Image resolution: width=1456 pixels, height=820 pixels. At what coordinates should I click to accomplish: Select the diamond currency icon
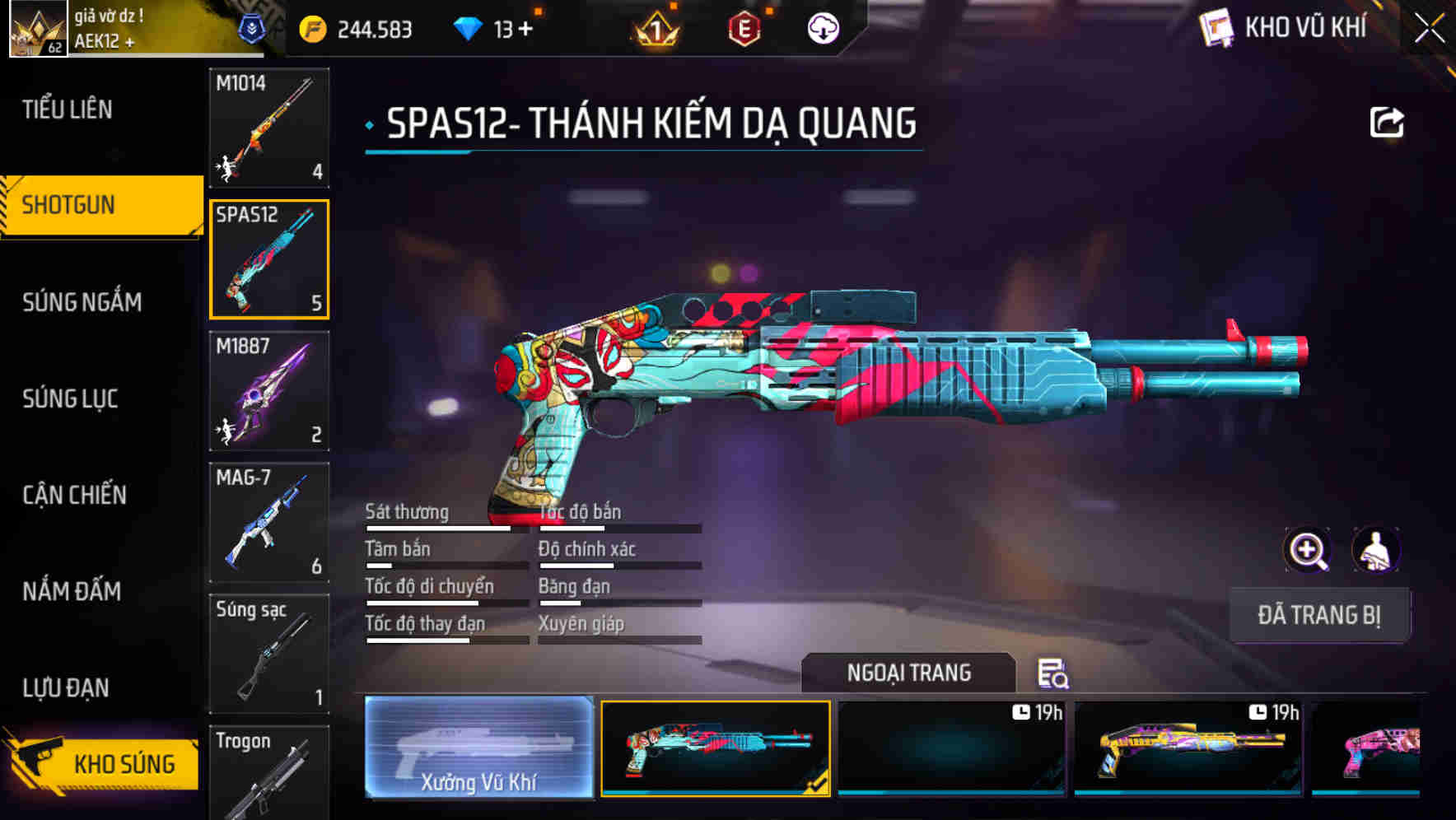(469, 27)
